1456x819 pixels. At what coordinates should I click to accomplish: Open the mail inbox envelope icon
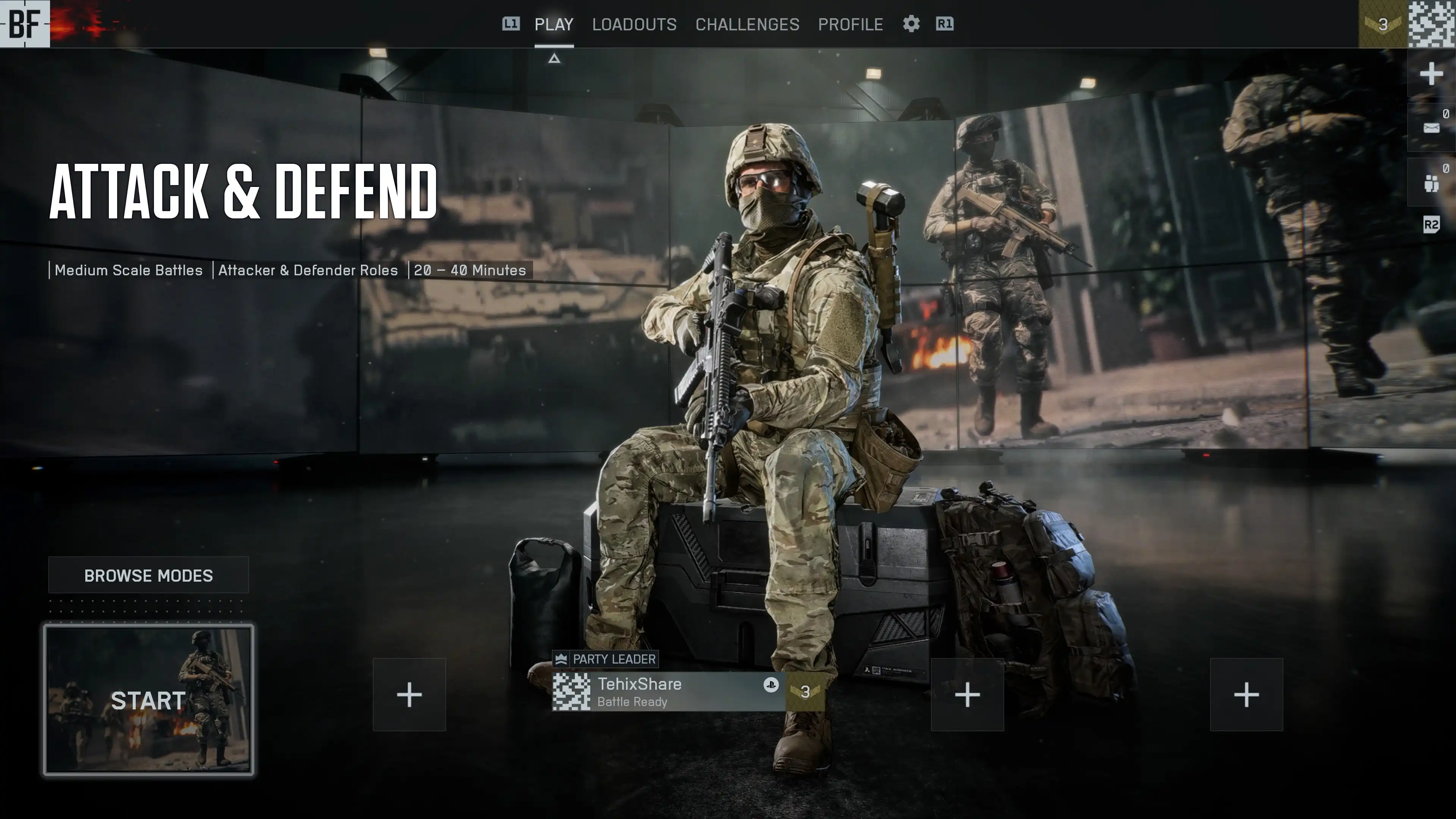click(x=1431, y=128)
